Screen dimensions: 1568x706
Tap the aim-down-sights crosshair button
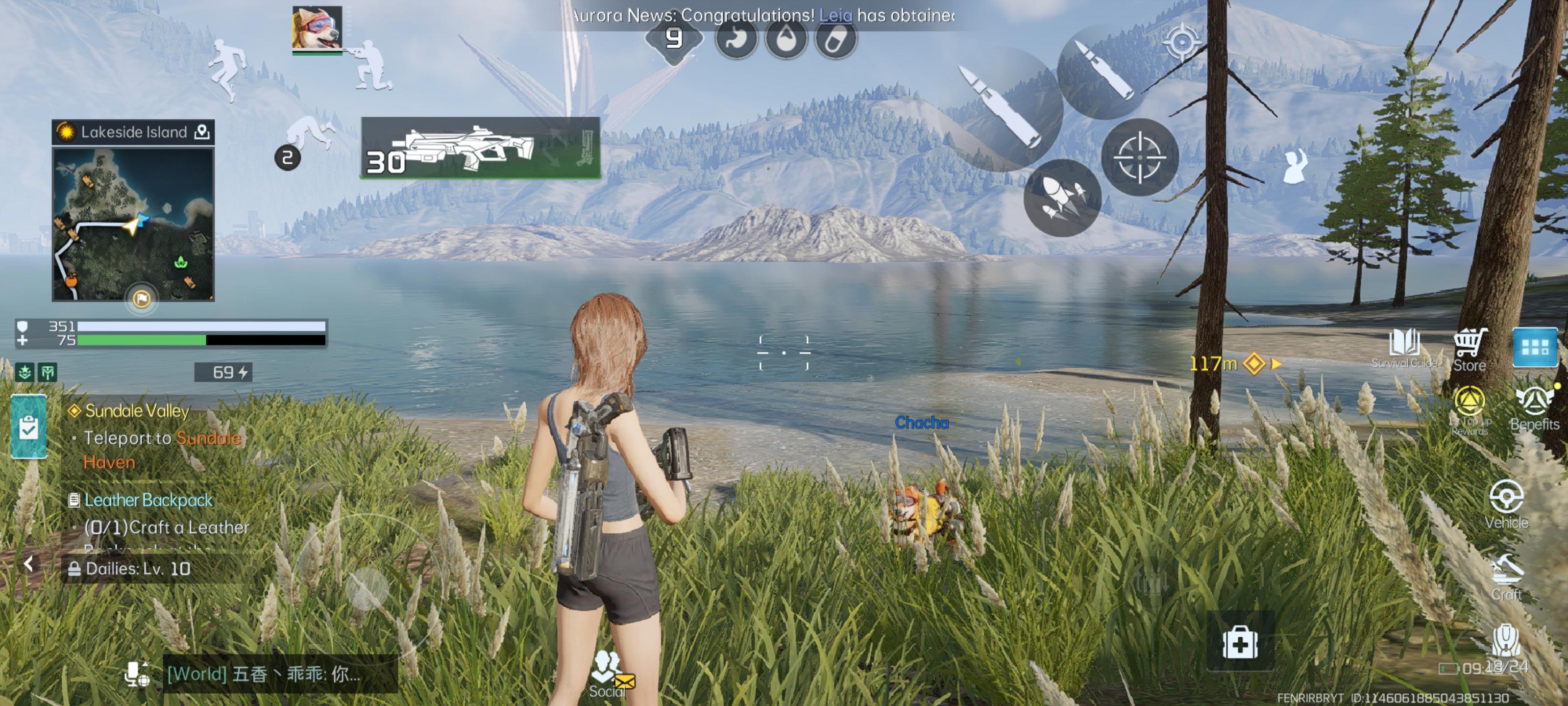(x=1139, y=157)
